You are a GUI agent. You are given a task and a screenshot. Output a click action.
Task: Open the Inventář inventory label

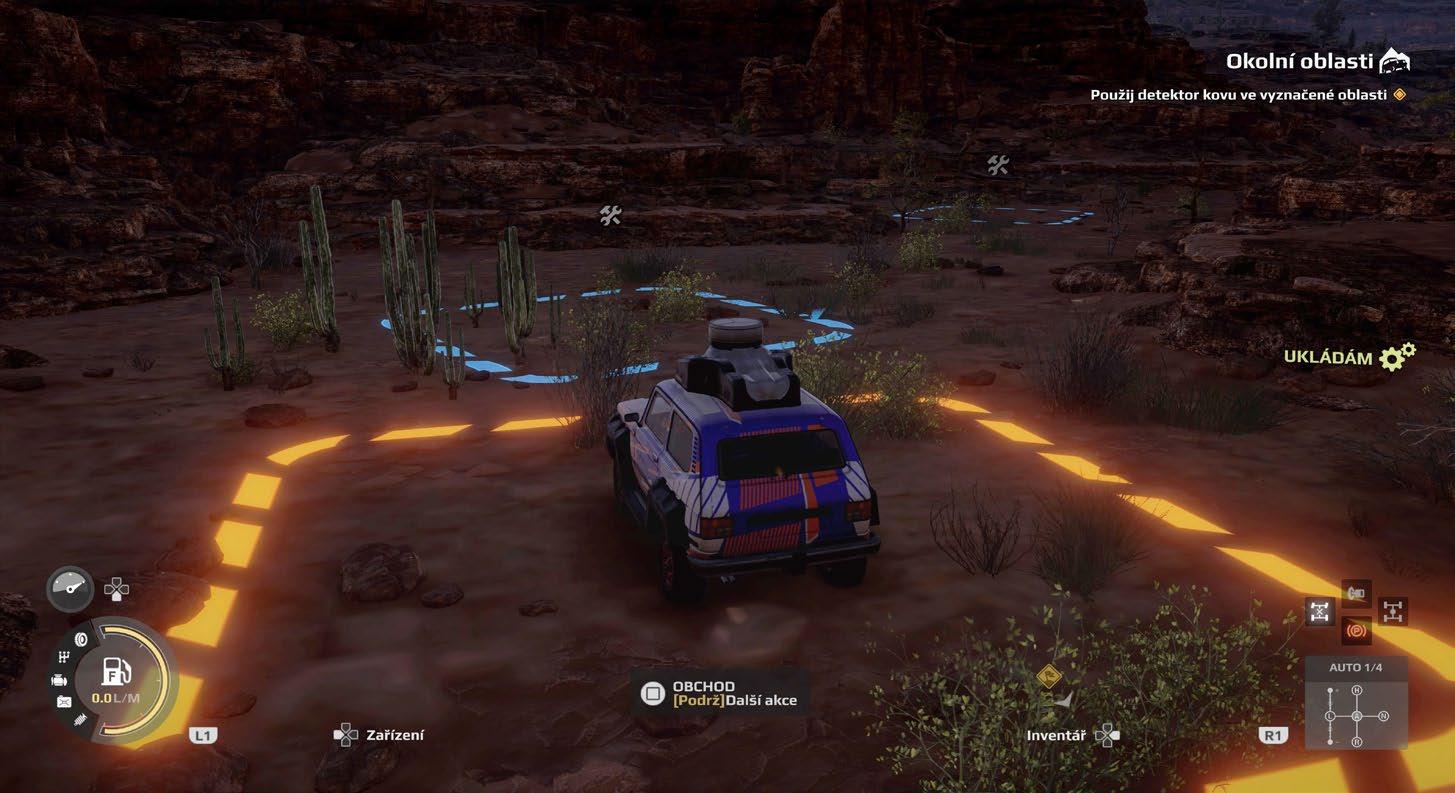1055,735
